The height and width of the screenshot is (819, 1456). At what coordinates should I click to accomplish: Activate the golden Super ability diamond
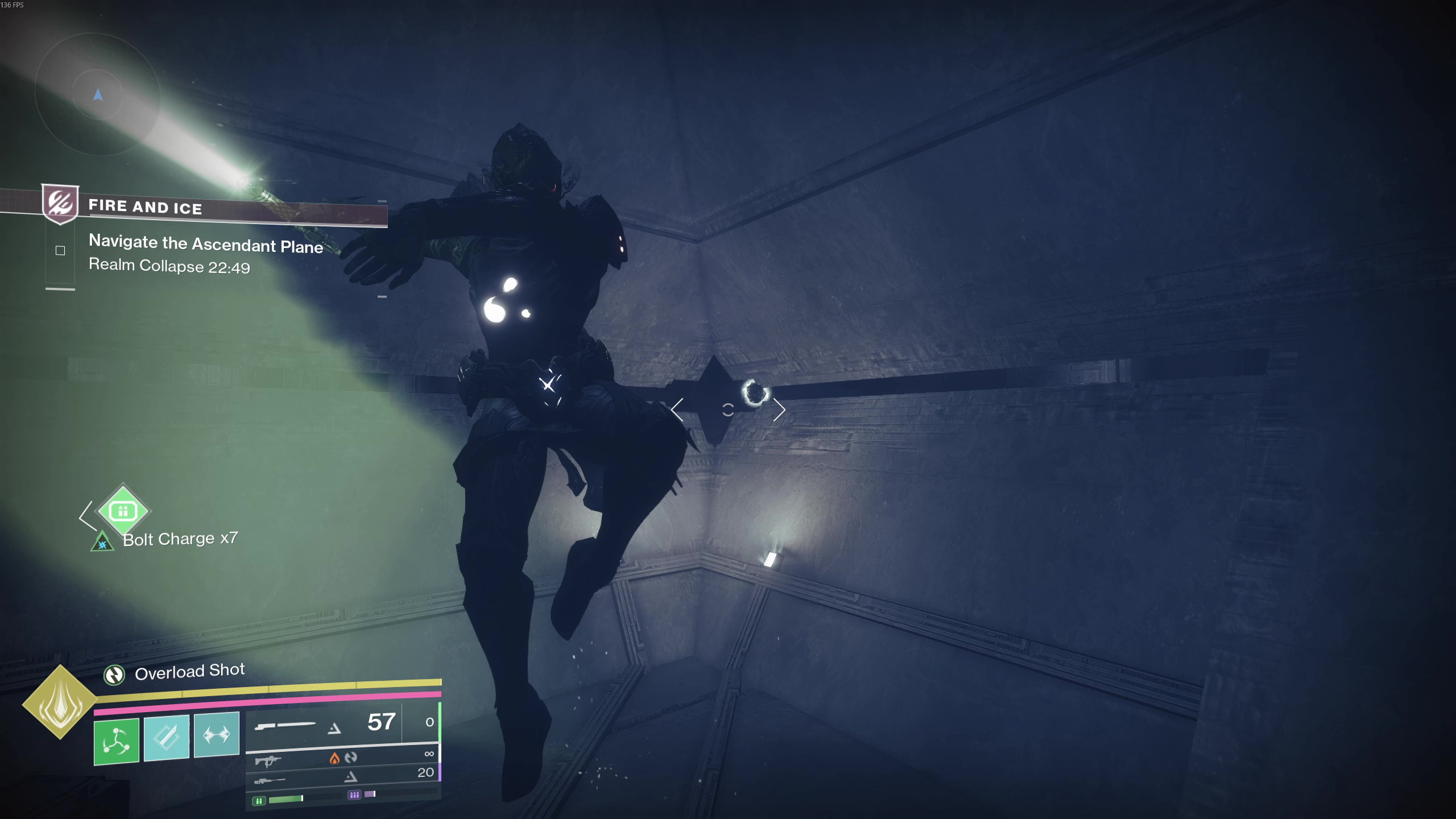pyautogui.click(x=60, y=702)
